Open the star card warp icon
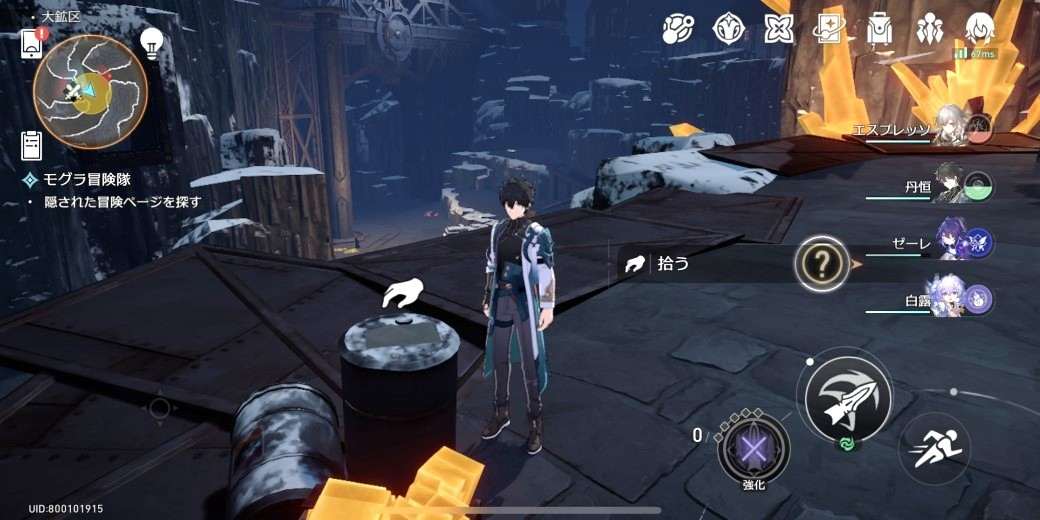1040x520 pixels. pos(829,29)
